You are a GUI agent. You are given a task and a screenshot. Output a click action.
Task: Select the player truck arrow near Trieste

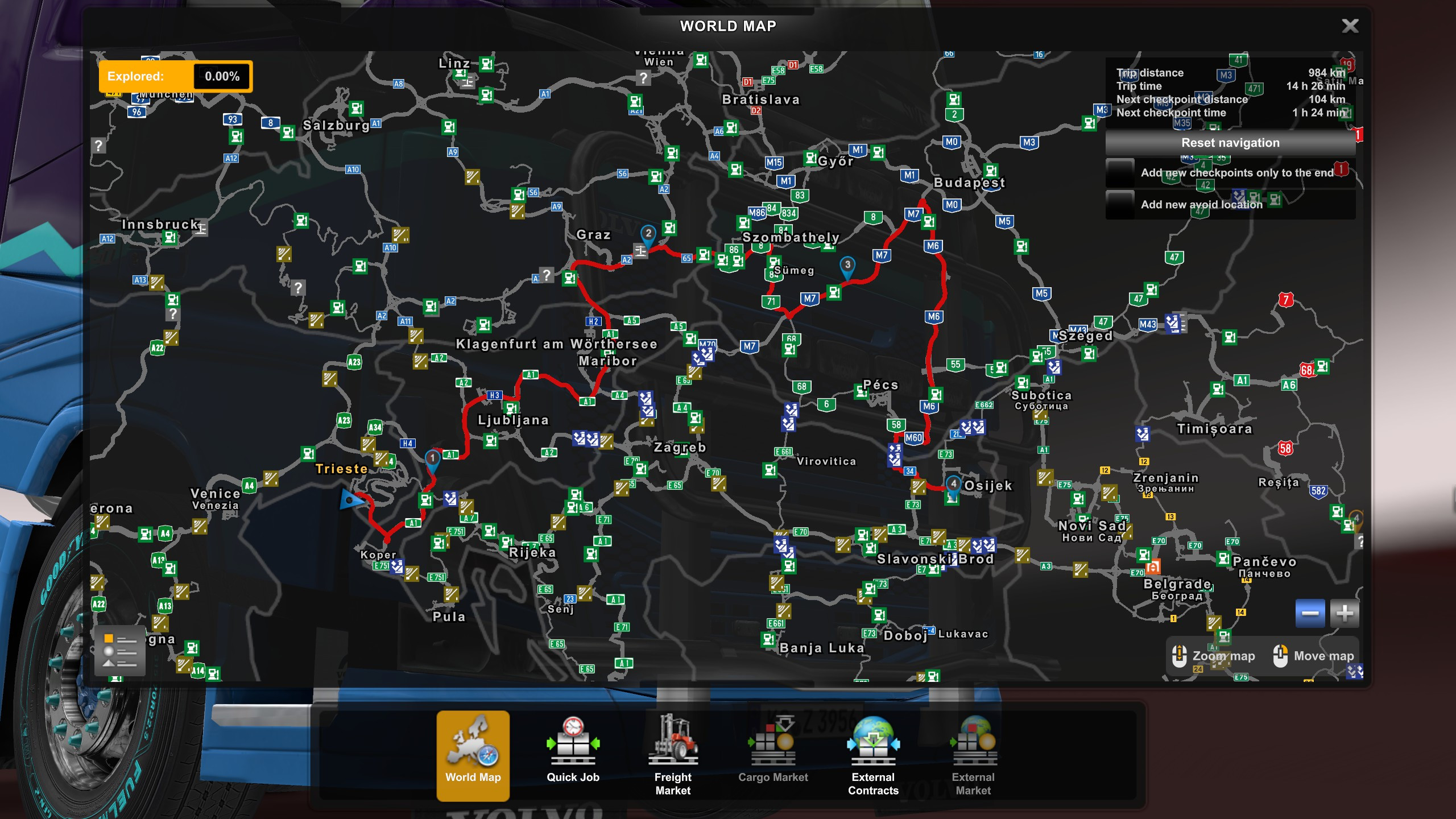tap(349, 500)
